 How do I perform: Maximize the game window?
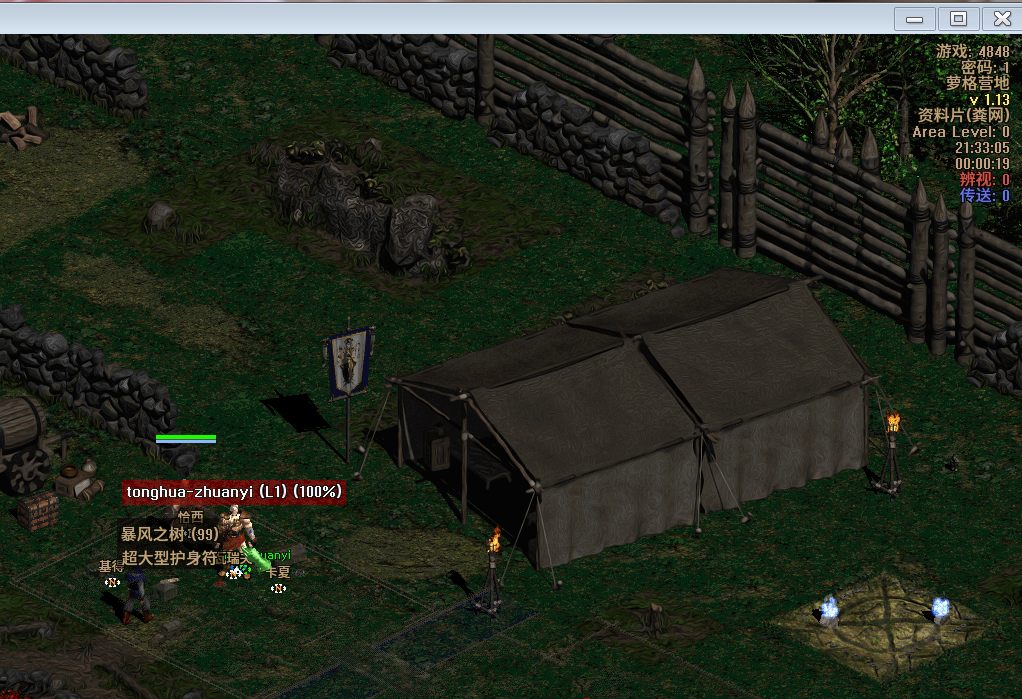(x=958, y=18)
